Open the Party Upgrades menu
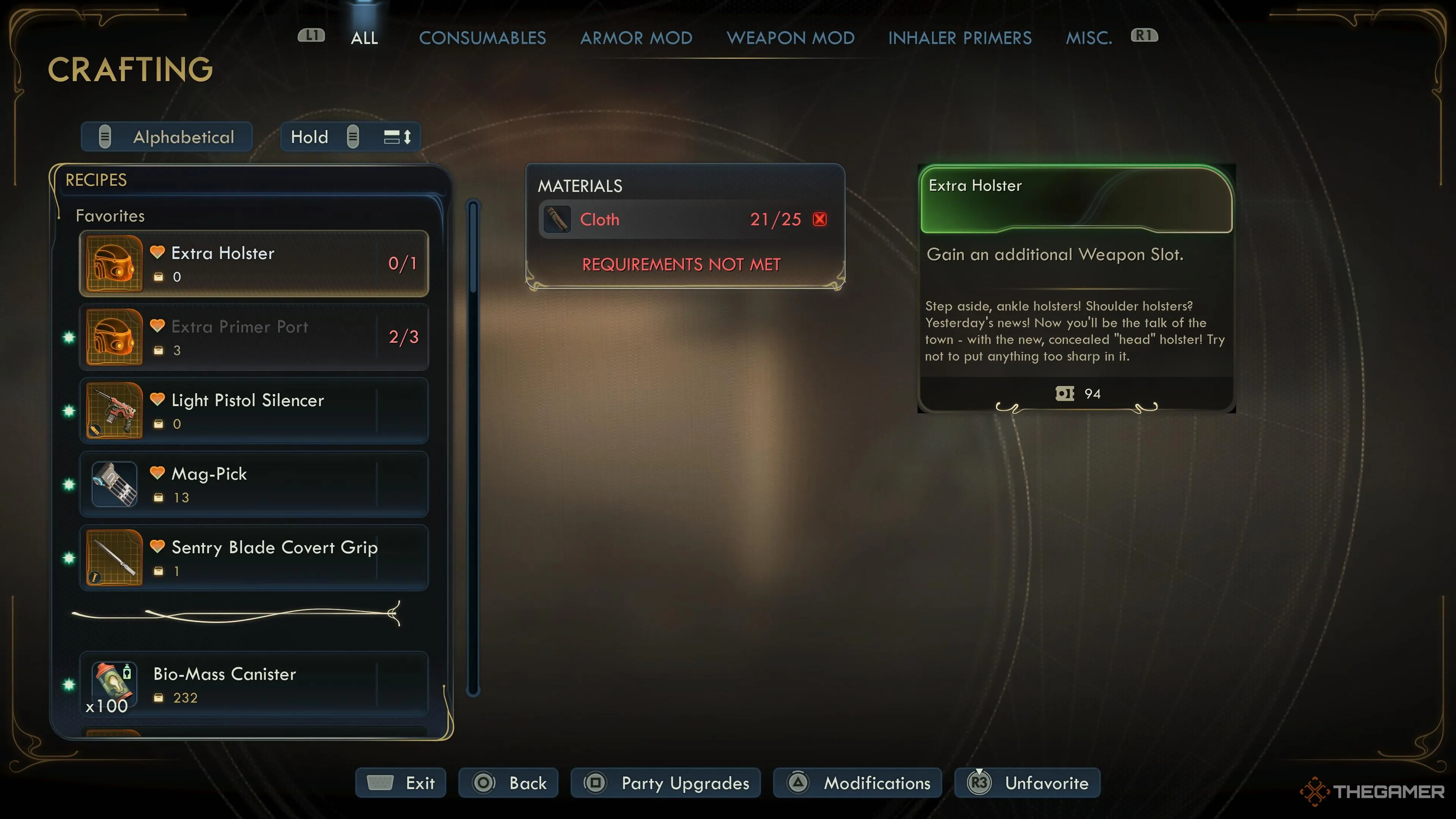Image resolution: width=1456 pixels, height=819 pixels. click(x=665, y=783)
